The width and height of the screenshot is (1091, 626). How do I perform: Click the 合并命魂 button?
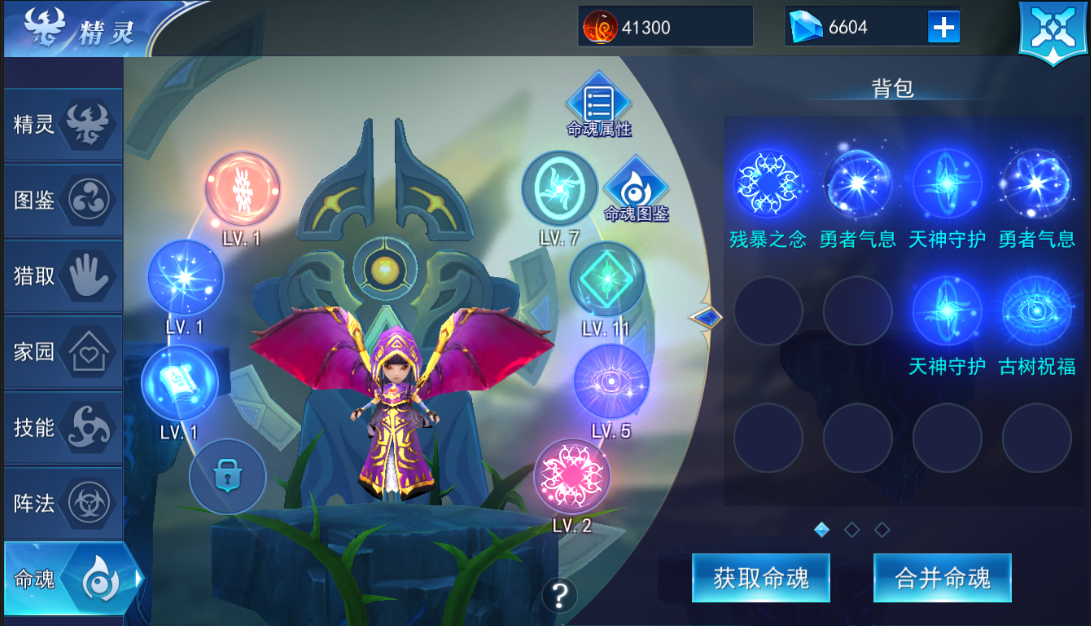pyautogui.click(x=942, y=578)
